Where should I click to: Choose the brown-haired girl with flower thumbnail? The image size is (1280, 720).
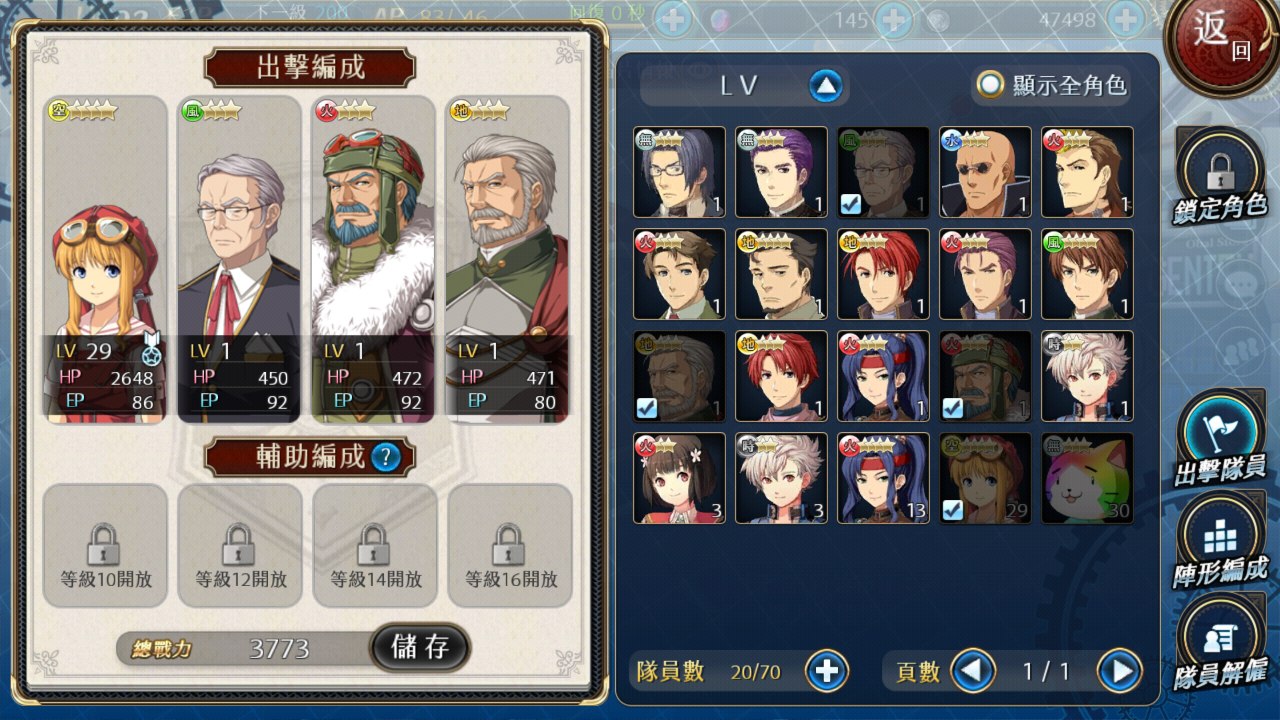[680, 478]
